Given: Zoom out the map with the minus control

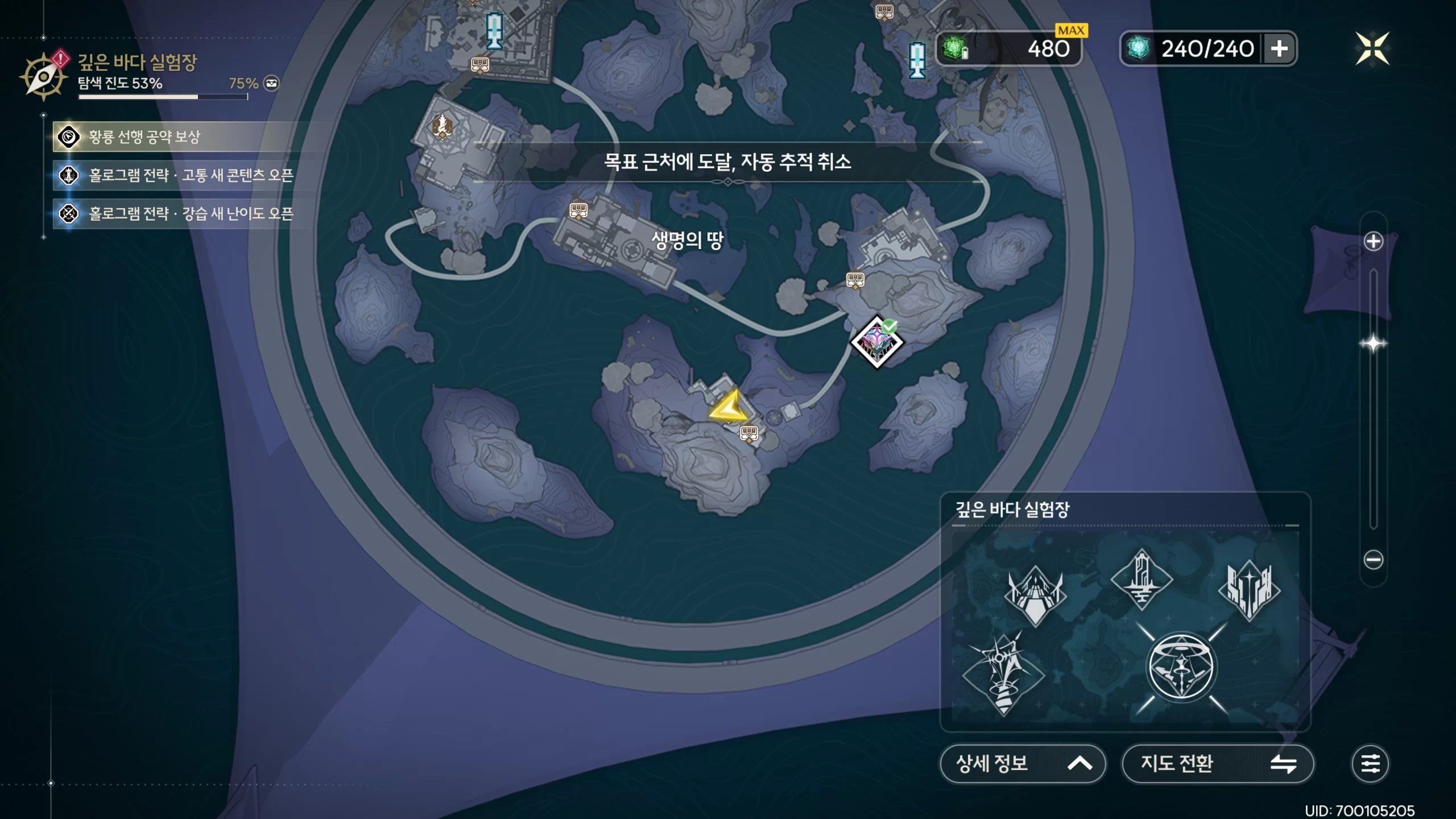Looking at the screenshot, I should coord(1373,560).
